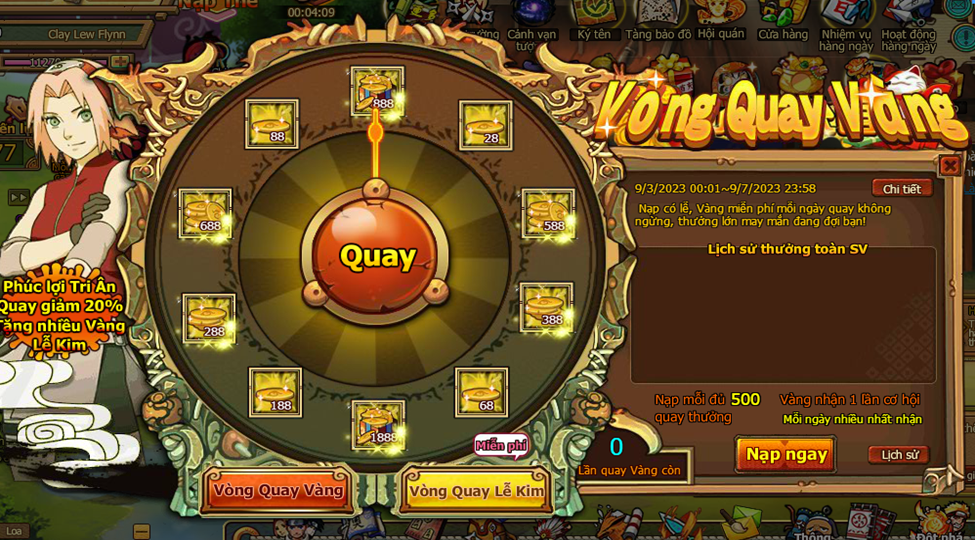
Task: Close the Vòng Quay Vàng panel
Action: (950, 165)
